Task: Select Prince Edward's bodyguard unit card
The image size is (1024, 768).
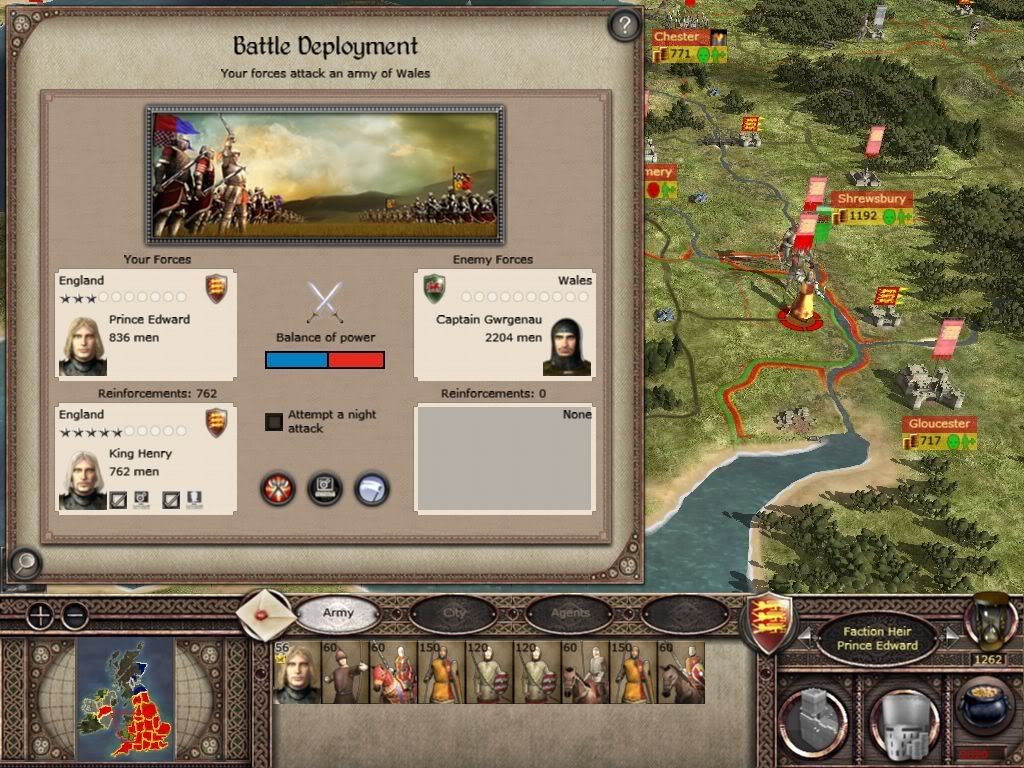Action: click(297, 672)
